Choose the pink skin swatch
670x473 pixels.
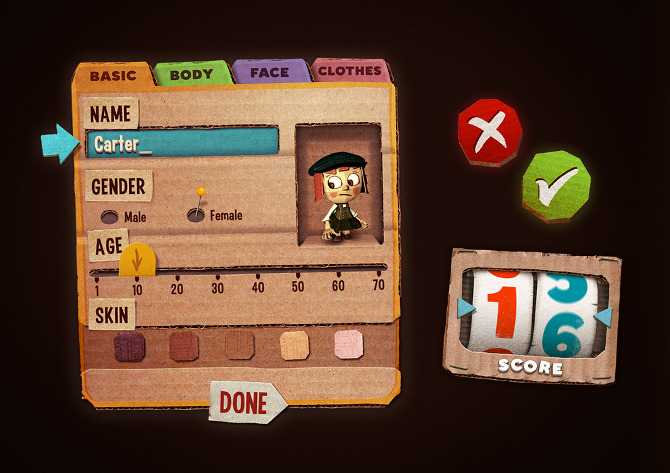(x=349, y=345)
